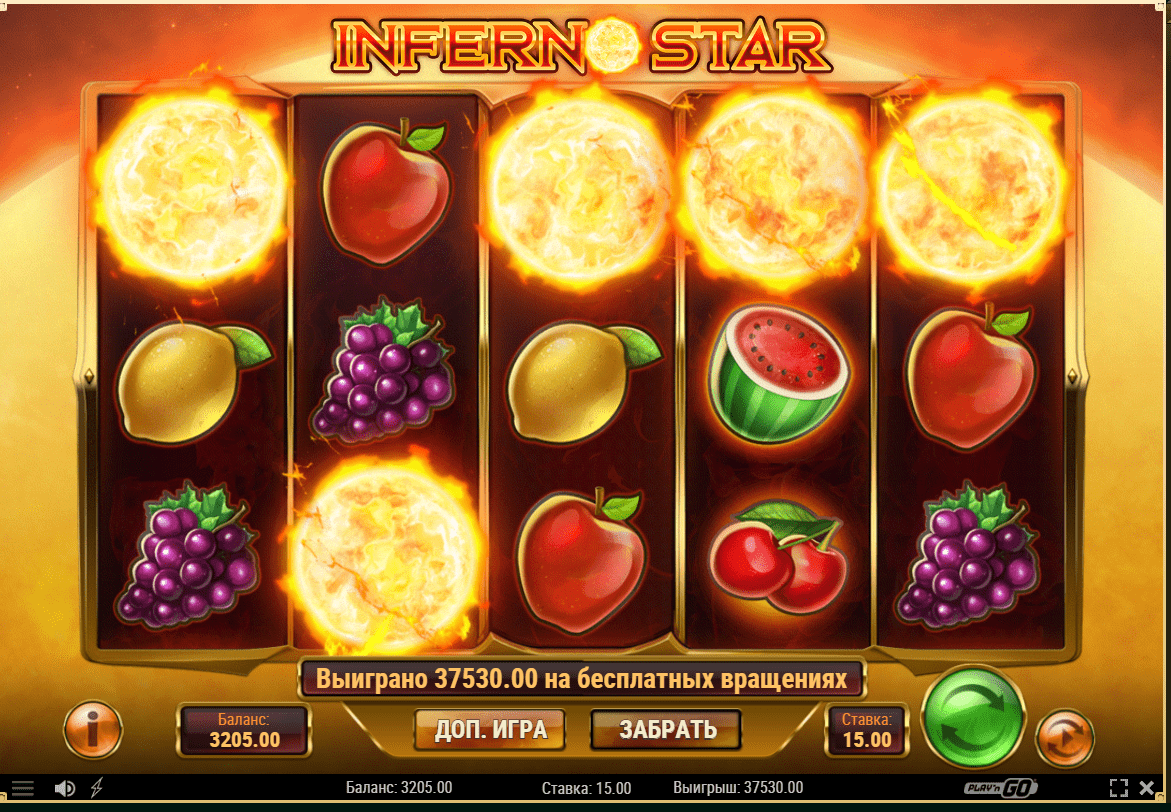Screen dimensions: 1171x812
Task: Open the Ставка bet selector
Action: (866, 729)
